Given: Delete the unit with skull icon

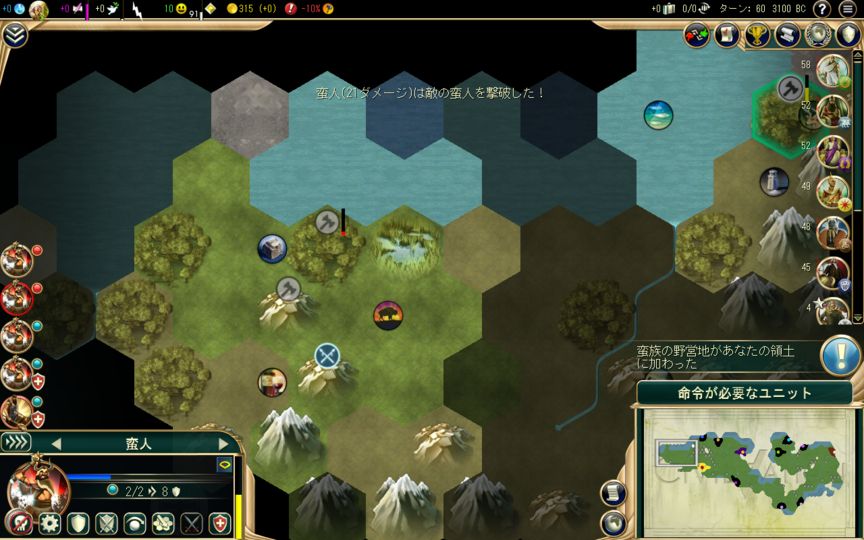Looking at the screenshot, I should pyautogui.click(x=17, y=523).
